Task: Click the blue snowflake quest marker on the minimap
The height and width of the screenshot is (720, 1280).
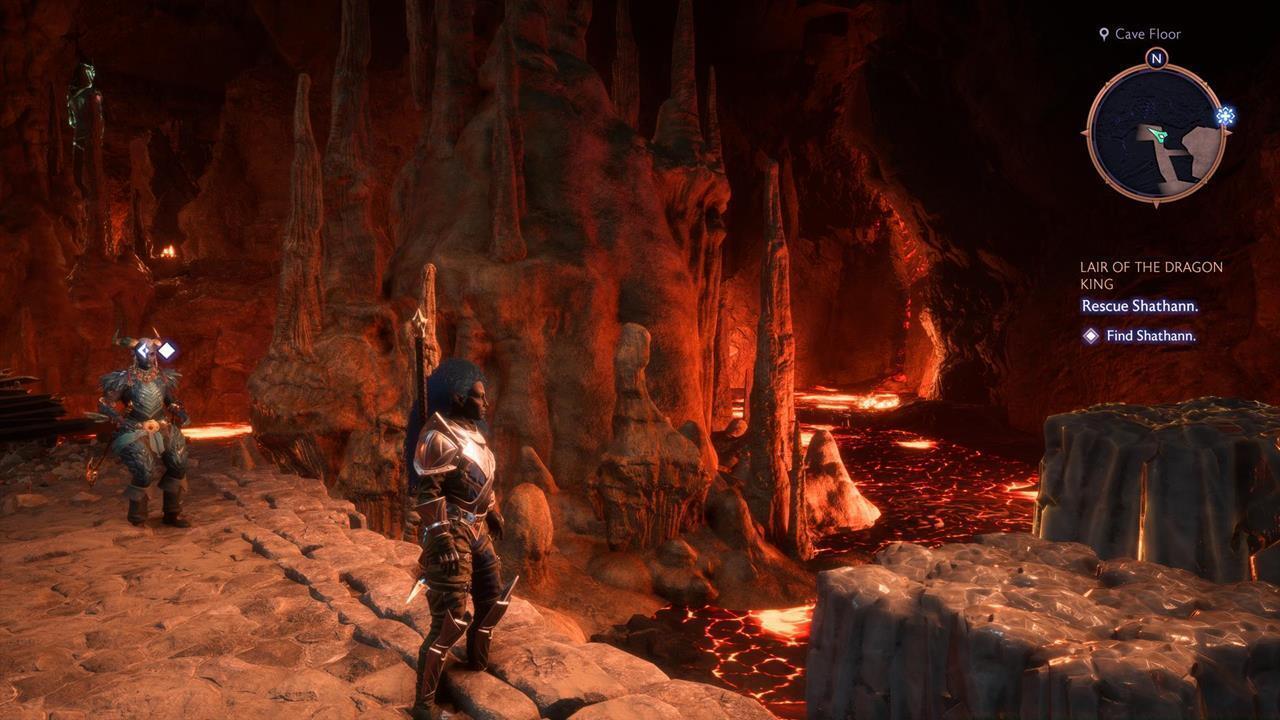Action: tap(1225, 116)
